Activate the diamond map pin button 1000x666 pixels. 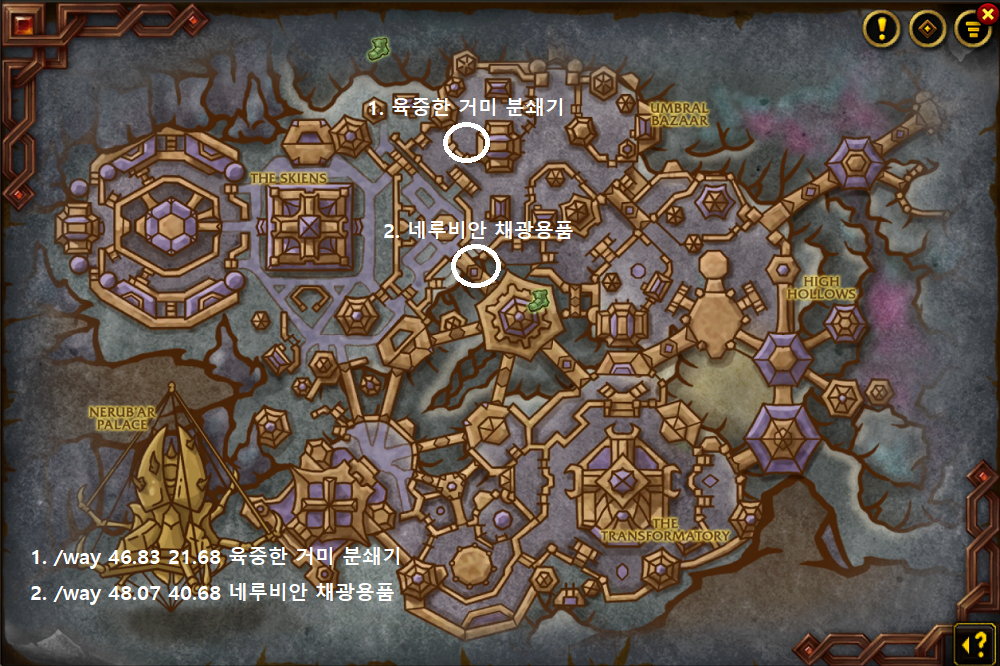coord(927,28)
